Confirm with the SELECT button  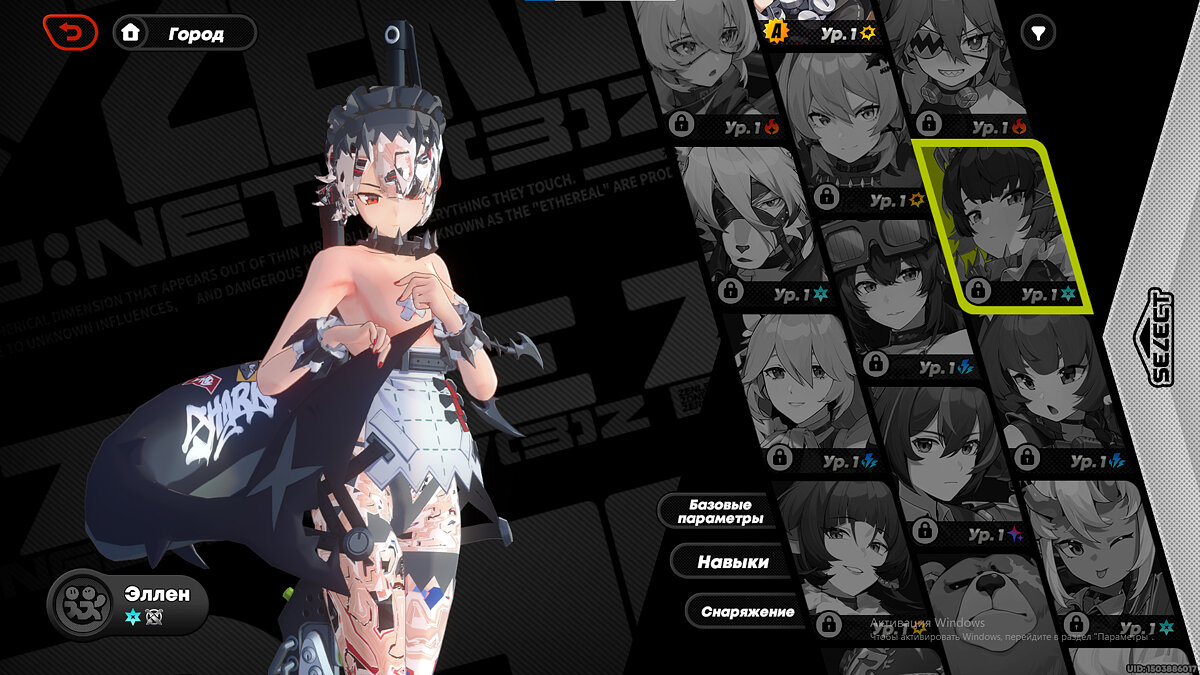pos(1160,337)
